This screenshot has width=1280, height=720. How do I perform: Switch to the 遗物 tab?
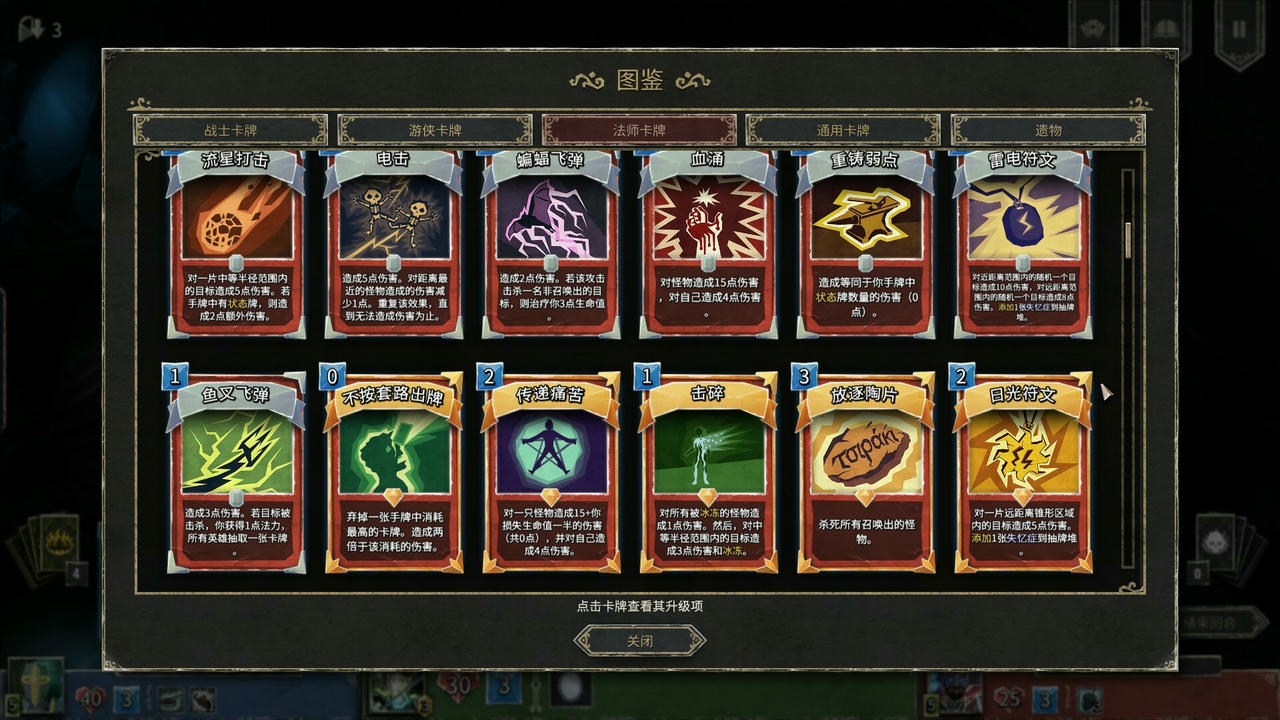click(x=1048, y=130)
